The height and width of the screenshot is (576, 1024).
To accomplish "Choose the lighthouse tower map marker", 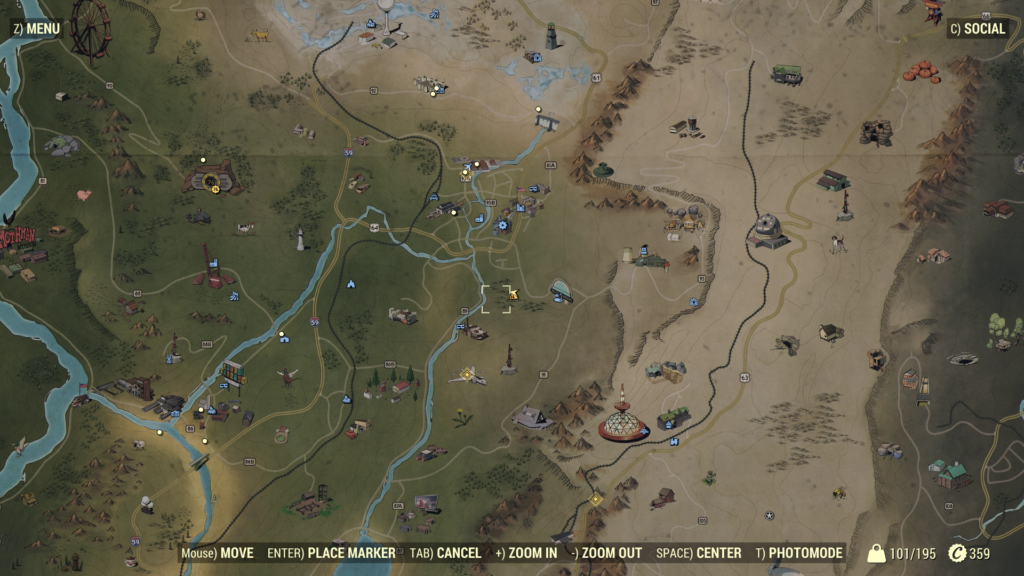I will (x=298, y=238).
